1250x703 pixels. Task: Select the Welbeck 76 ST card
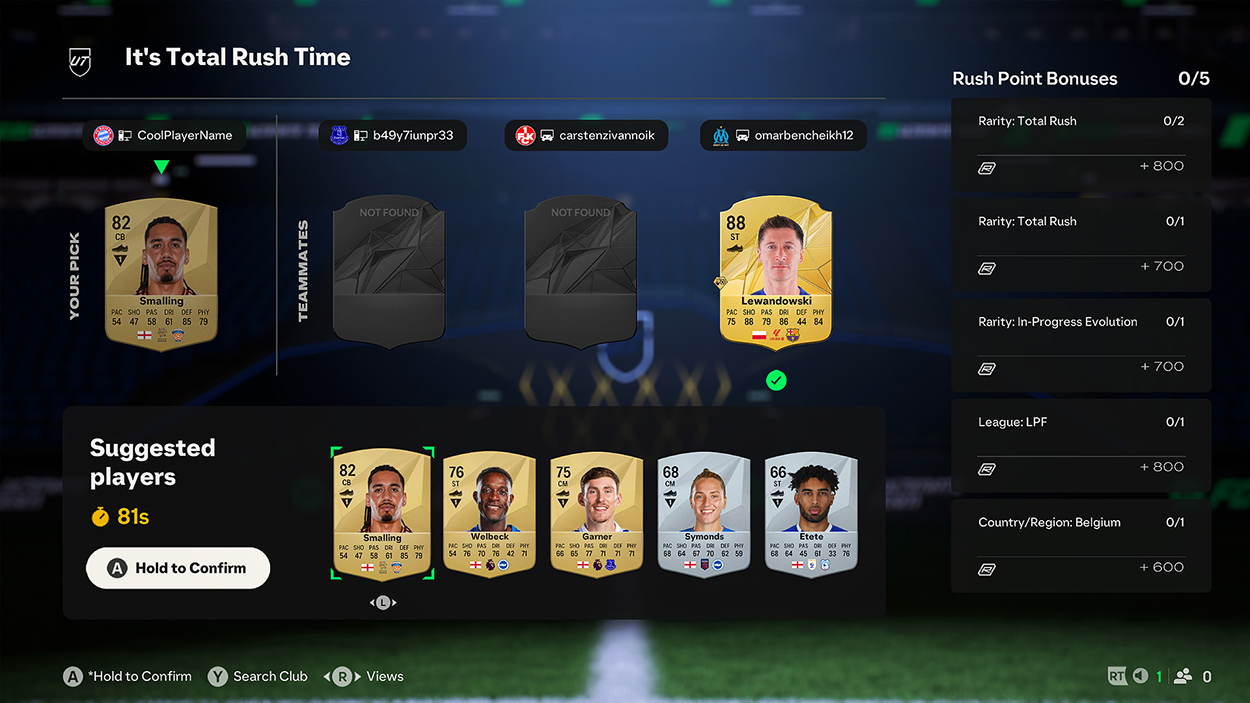[x=489, y=514]
